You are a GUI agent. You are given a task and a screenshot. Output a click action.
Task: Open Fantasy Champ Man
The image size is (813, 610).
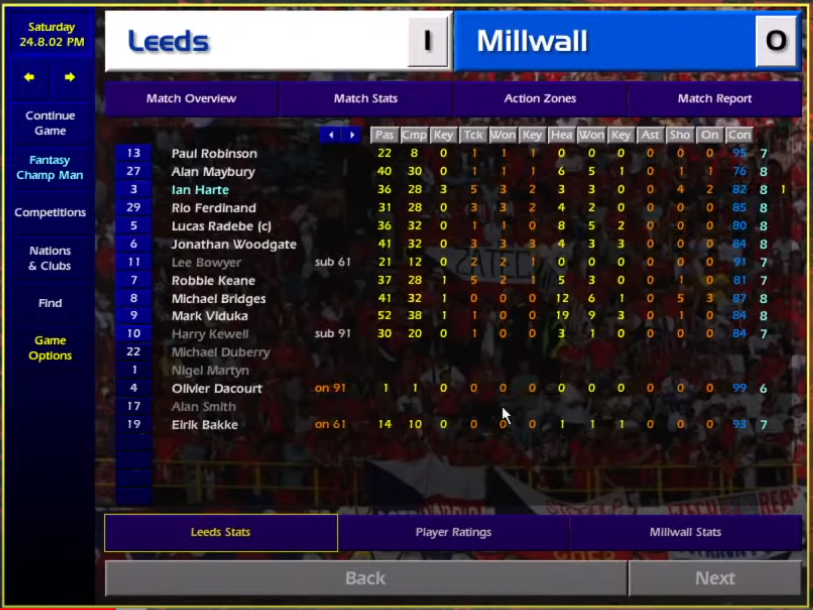tap(50, 168)
